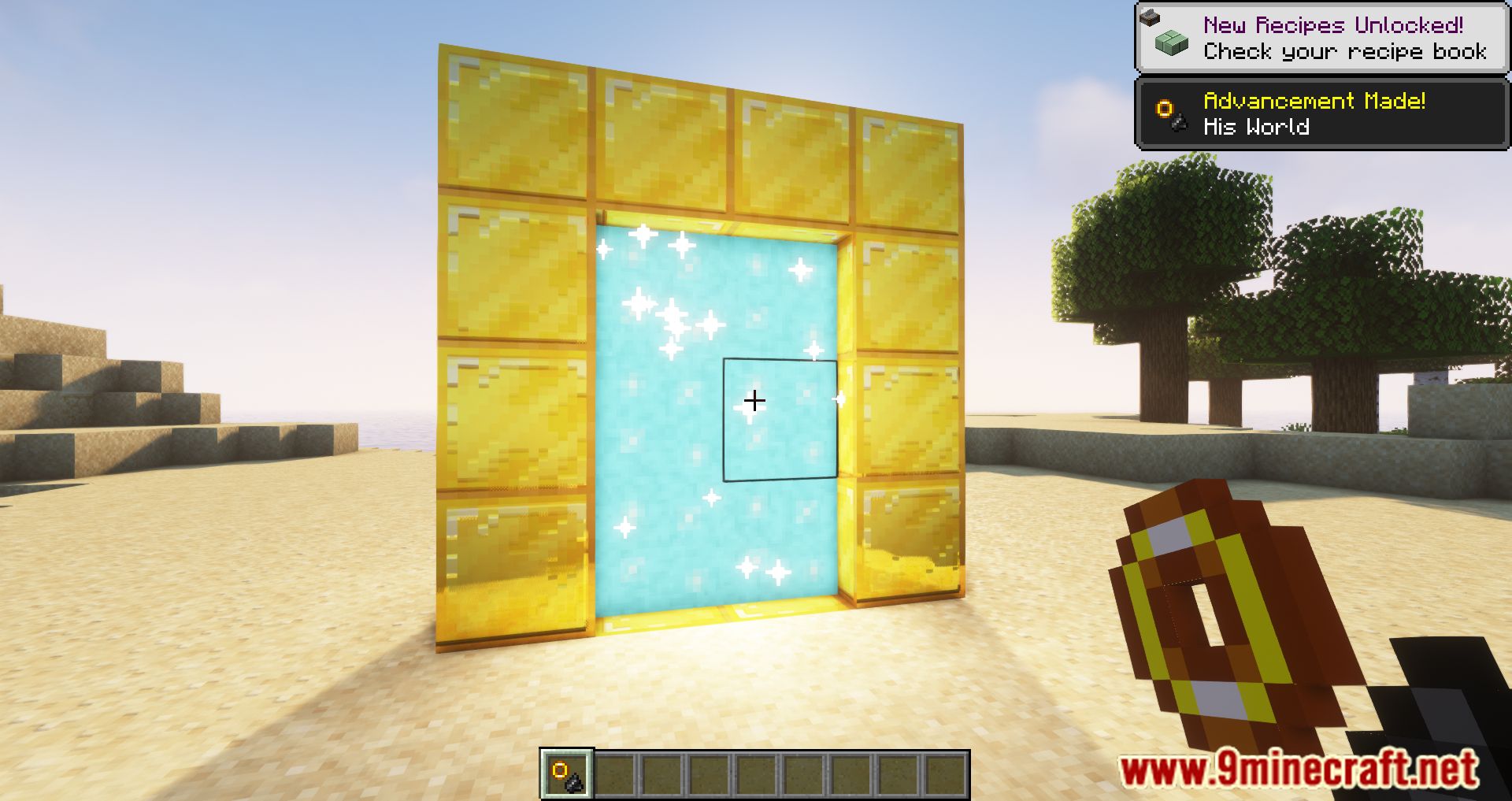Click the His World advancement label
This screenshot has width=1512, height=801.
coord(1258,126)
